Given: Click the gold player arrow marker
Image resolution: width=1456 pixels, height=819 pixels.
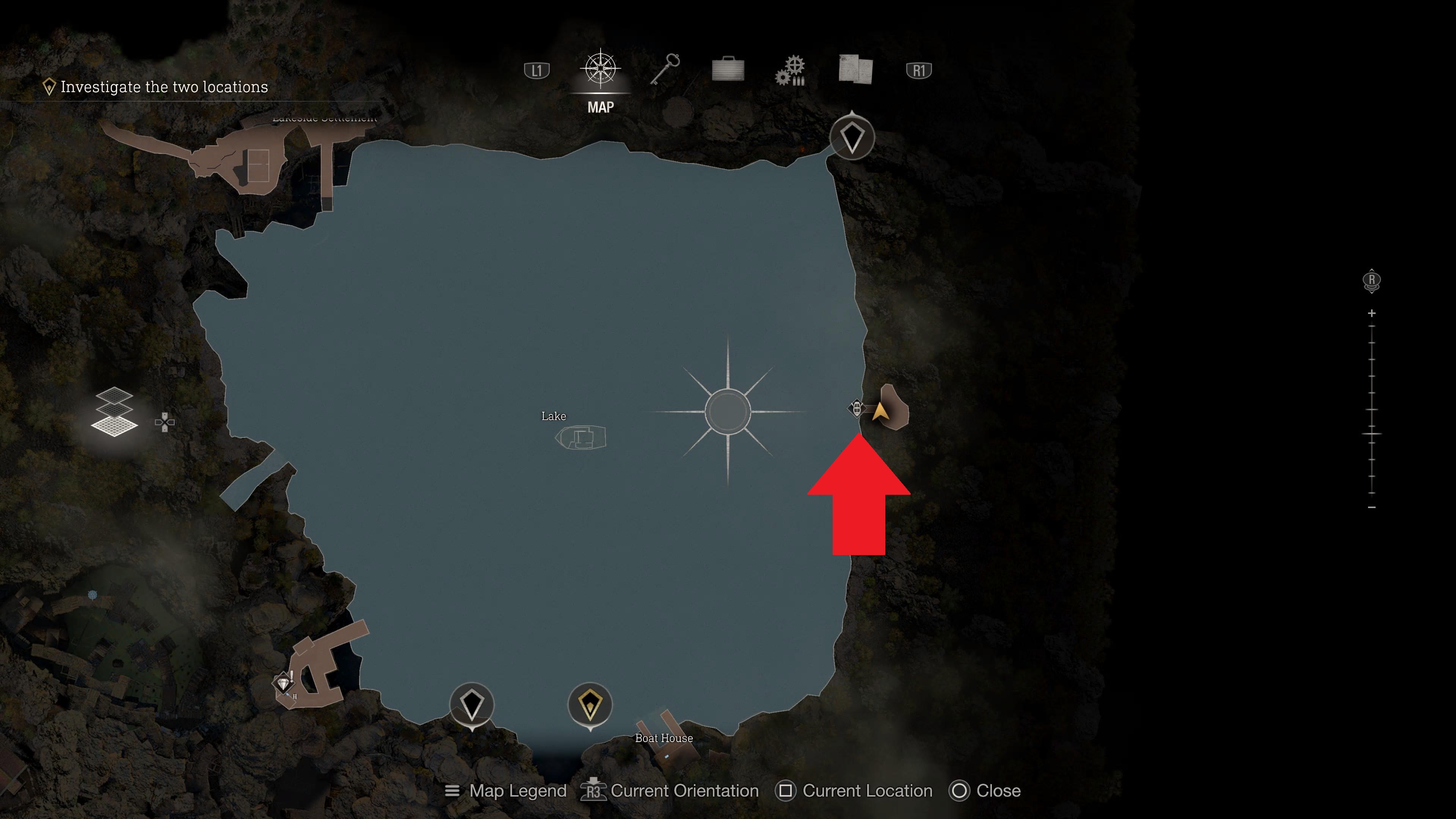Looking at the screenshot, I should tap(880, 411).
